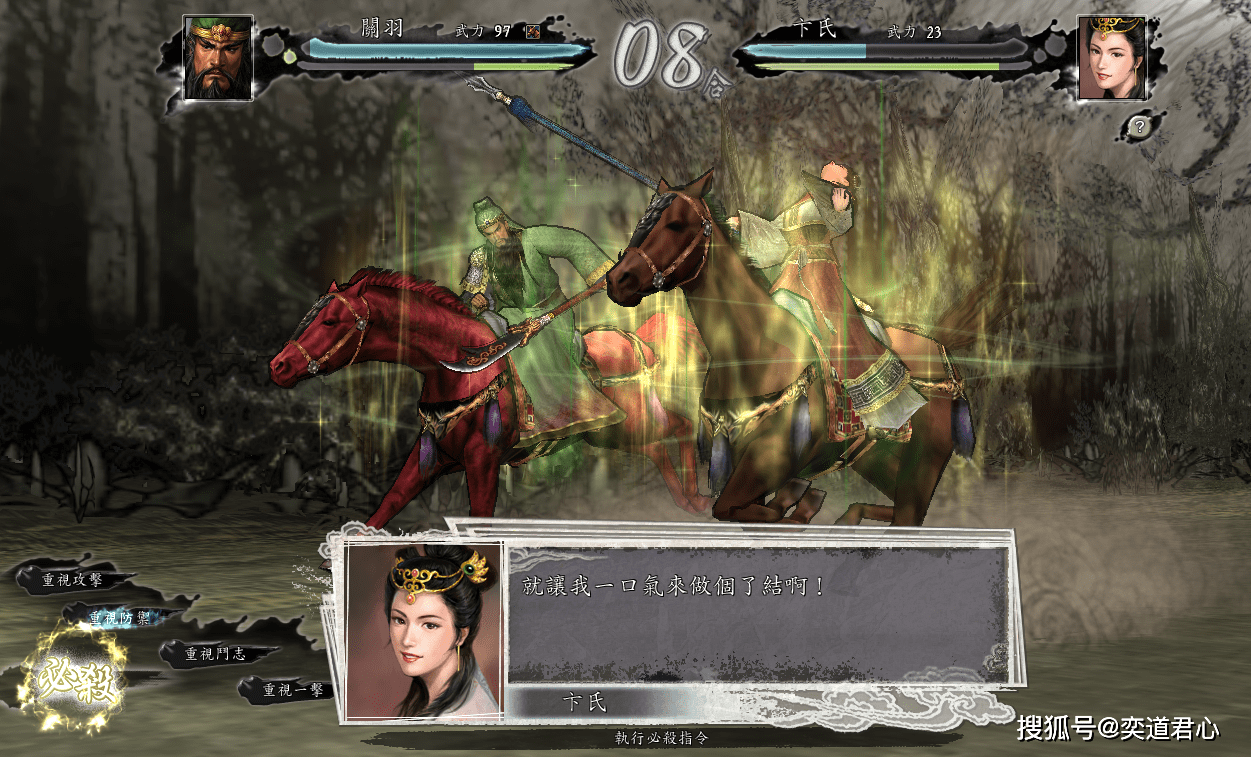Image resolution: width=1251 pixels, height=757 pixels.
Task: Click Guan Yu's portrait in the top bar
Action: pyautogui.click(x=218, y=56)
